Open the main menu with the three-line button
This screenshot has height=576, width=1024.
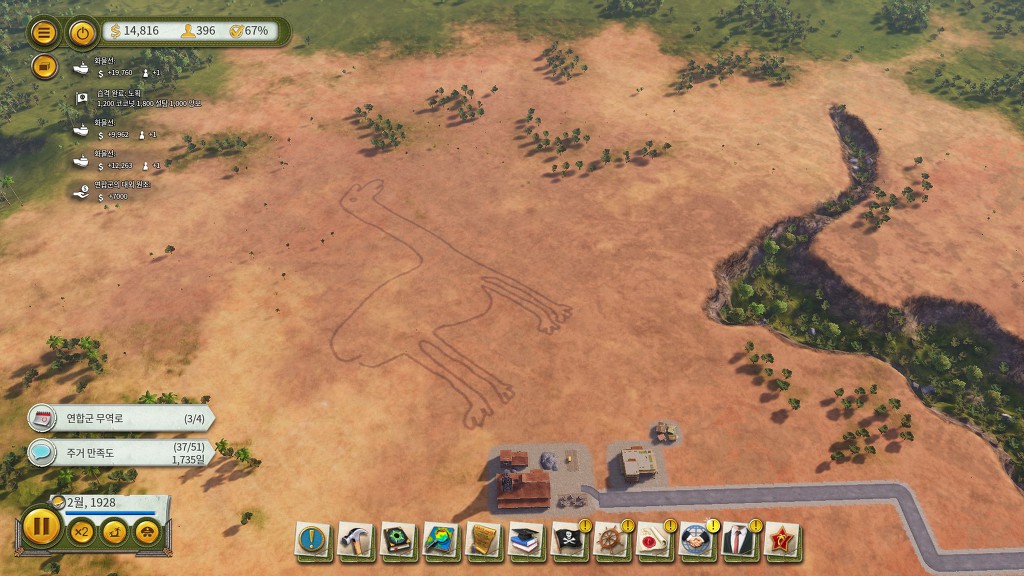[44, 32]
